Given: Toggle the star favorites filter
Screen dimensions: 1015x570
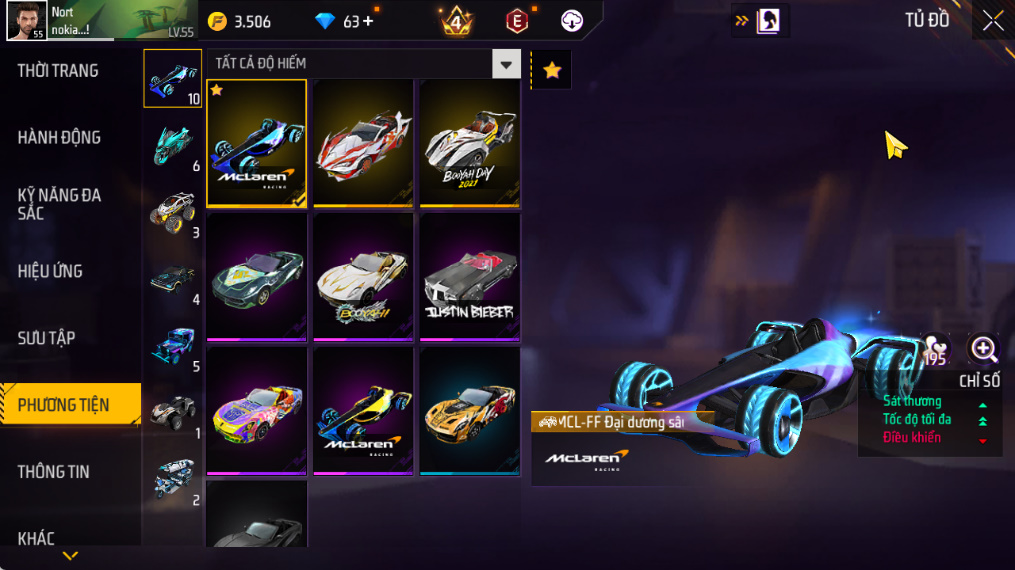Looking at the screenshot, I should [551, 70].
